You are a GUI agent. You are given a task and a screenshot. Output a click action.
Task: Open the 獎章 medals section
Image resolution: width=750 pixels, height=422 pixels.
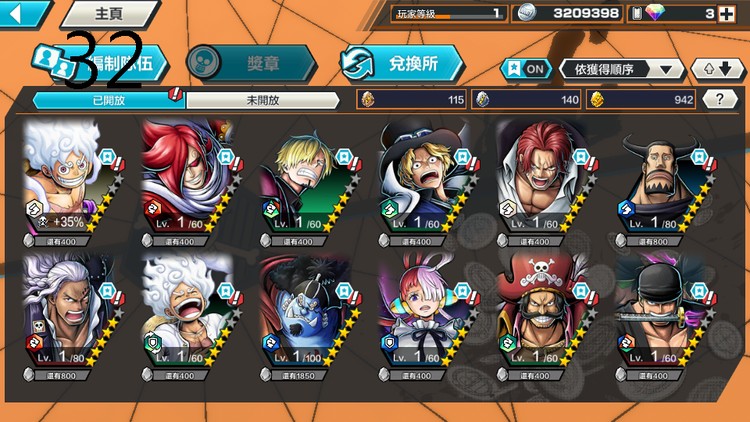[x=251, y=62]
